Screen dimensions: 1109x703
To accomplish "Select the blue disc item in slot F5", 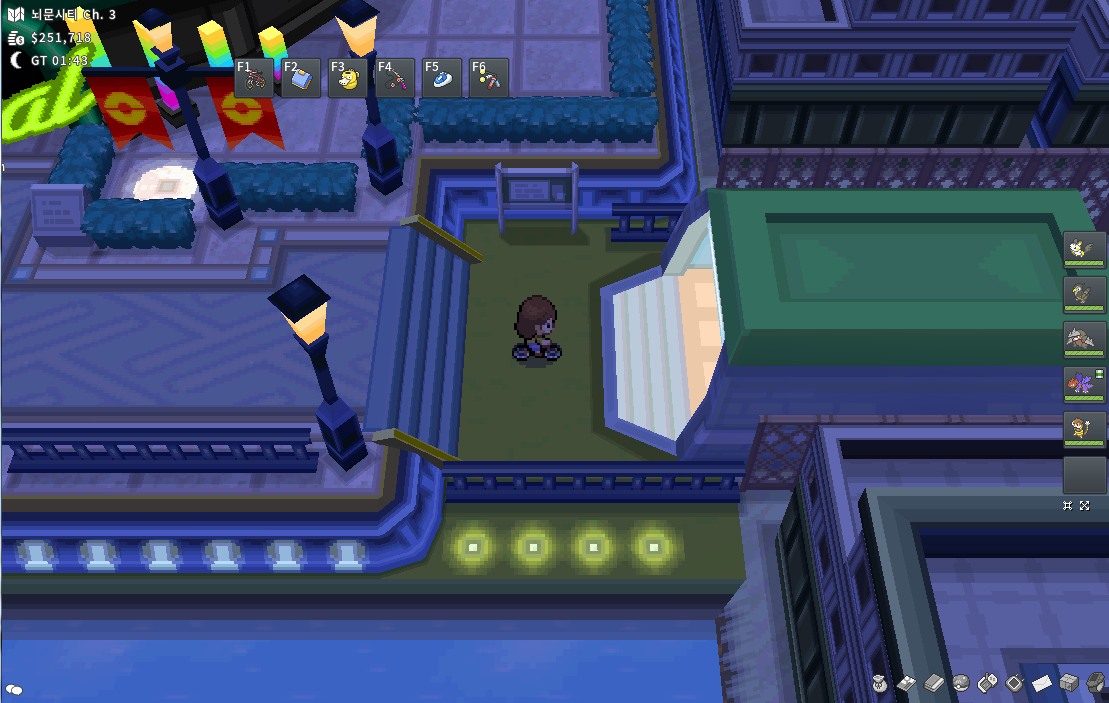I will 442,79.
